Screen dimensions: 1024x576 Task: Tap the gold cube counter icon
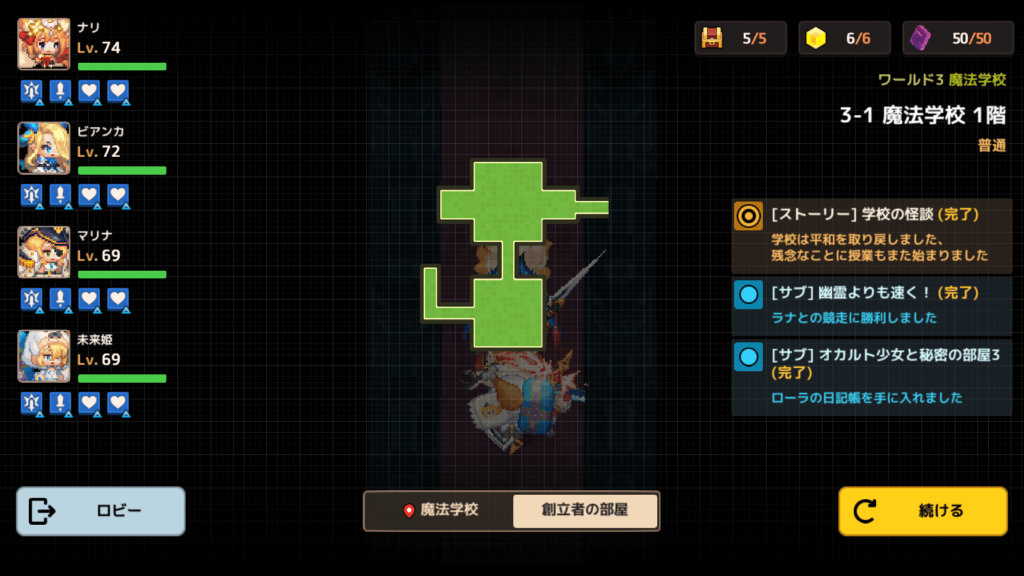coord(817,38)
